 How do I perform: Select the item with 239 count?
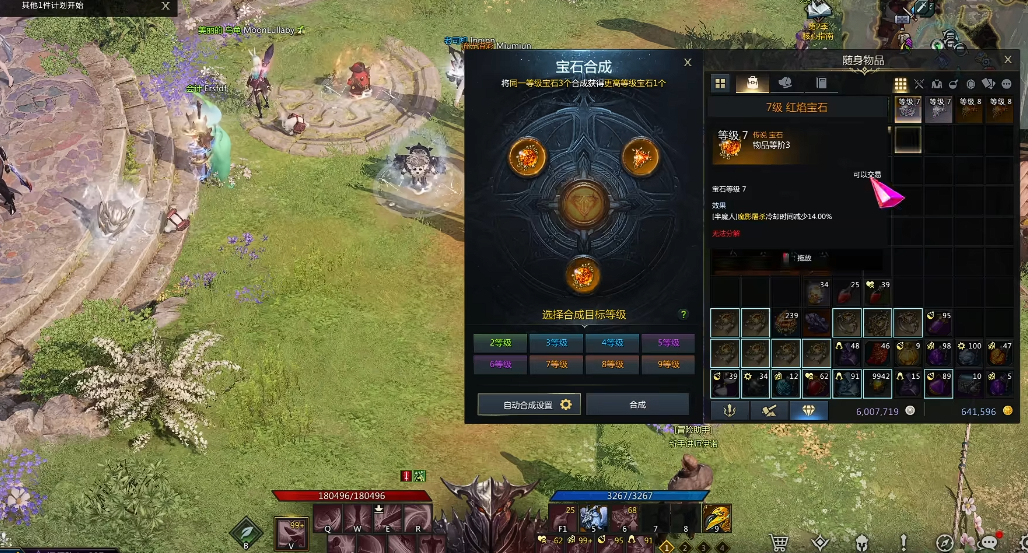[x=786, y=323]
